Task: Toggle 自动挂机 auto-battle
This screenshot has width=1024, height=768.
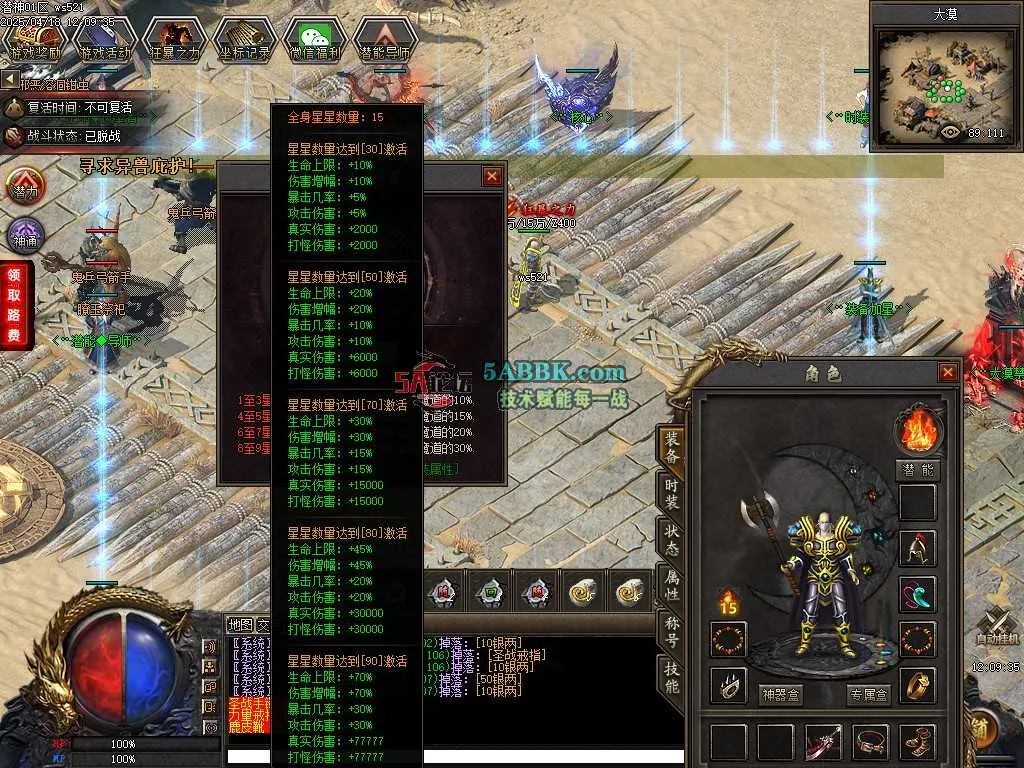Action: click(999, 627)
